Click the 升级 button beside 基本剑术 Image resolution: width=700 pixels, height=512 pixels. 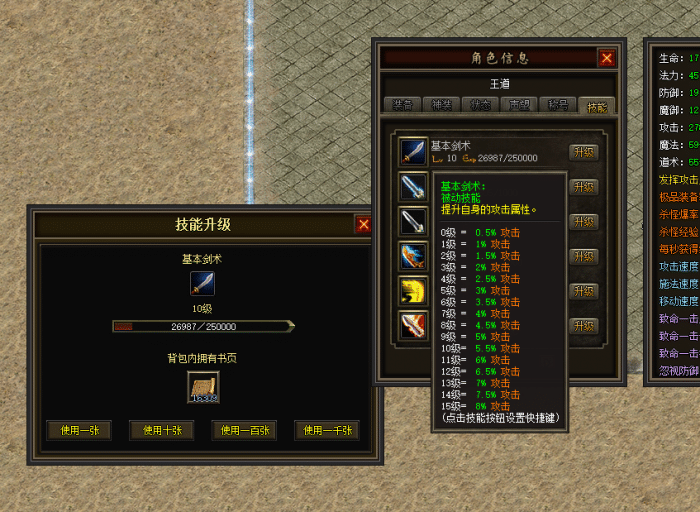tap(584, 152)
